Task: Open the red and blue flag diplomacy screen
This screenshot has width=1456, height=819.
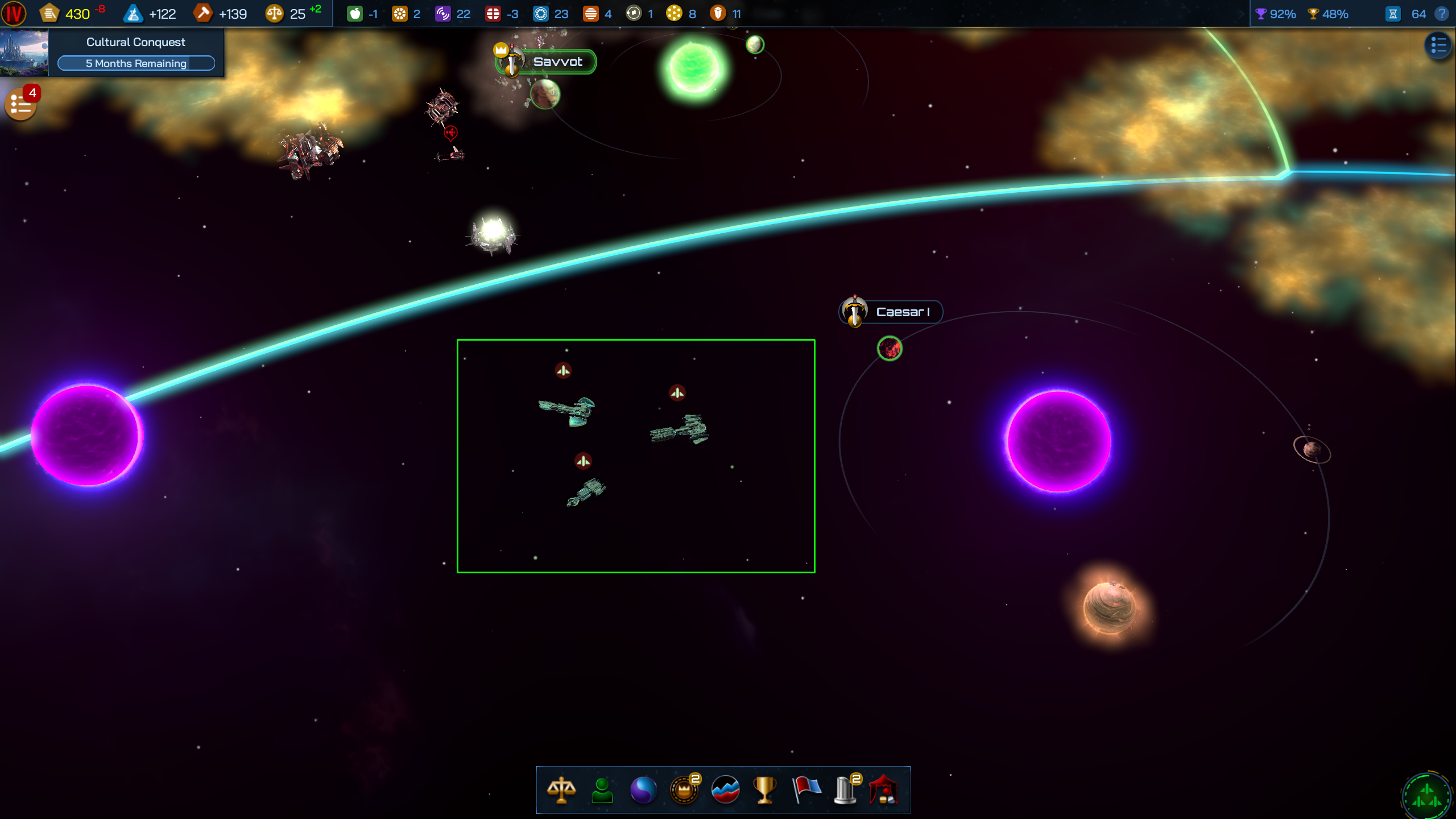Action: pos(806,790)
